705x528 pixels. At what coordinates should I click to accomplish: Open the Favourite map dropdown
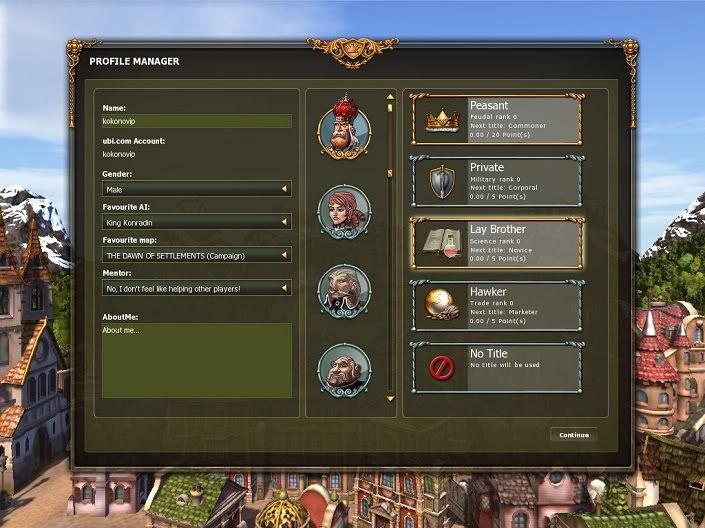[x=196, y=255]
